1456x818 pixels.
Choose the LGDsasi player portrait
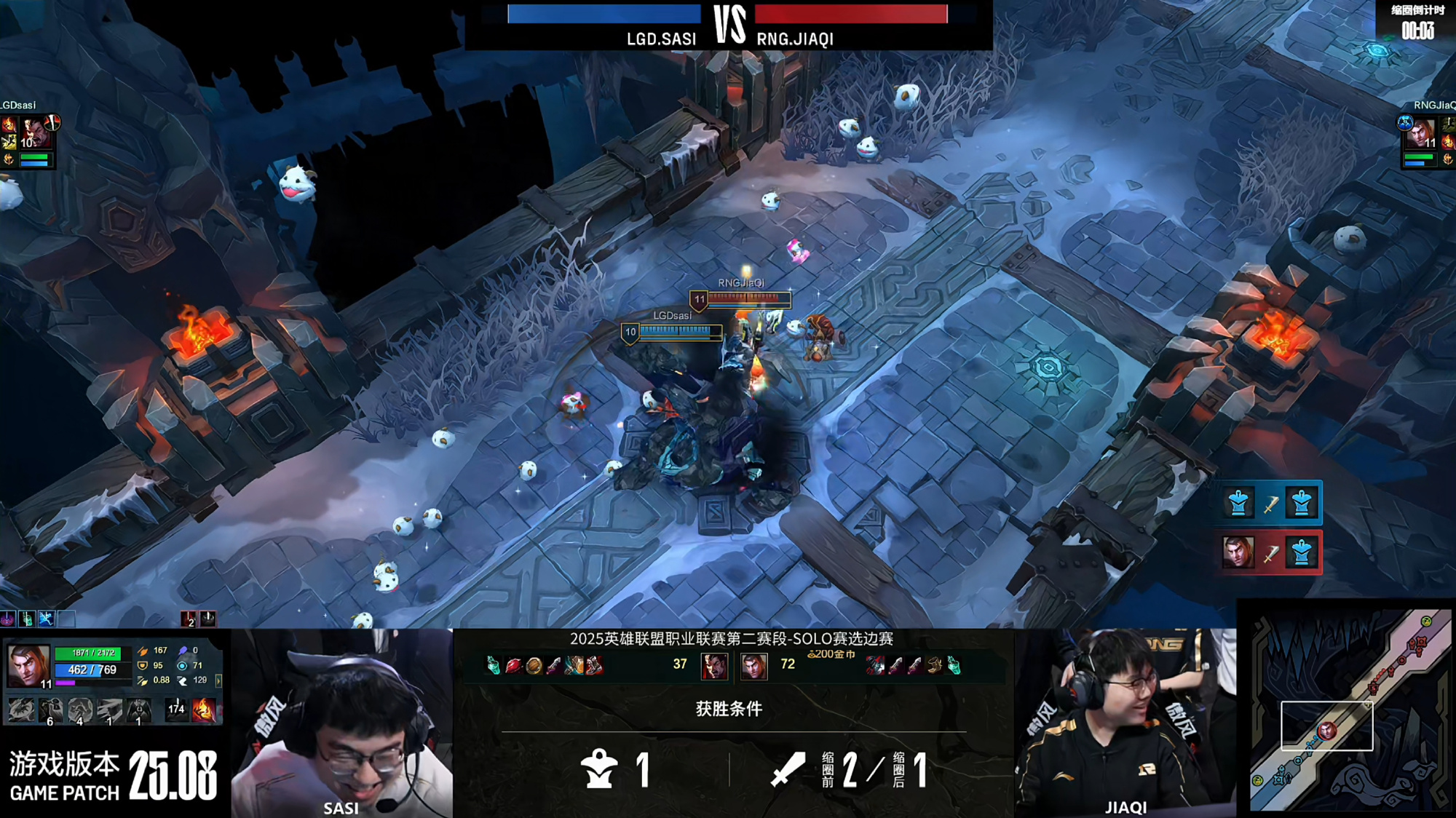click(33, 134)
